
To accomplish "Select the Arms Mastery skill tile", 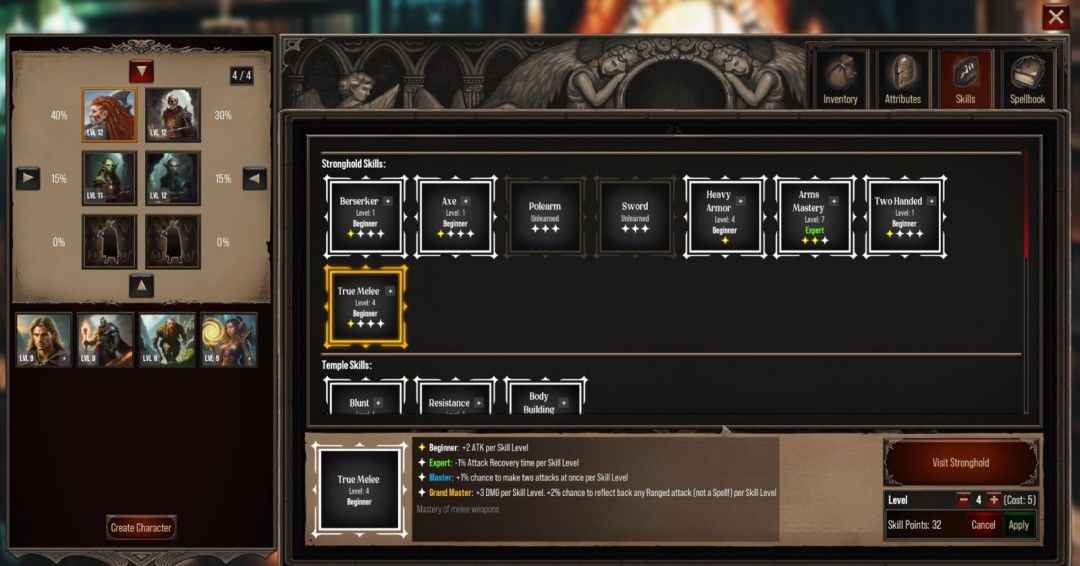I will coord(814,216).
